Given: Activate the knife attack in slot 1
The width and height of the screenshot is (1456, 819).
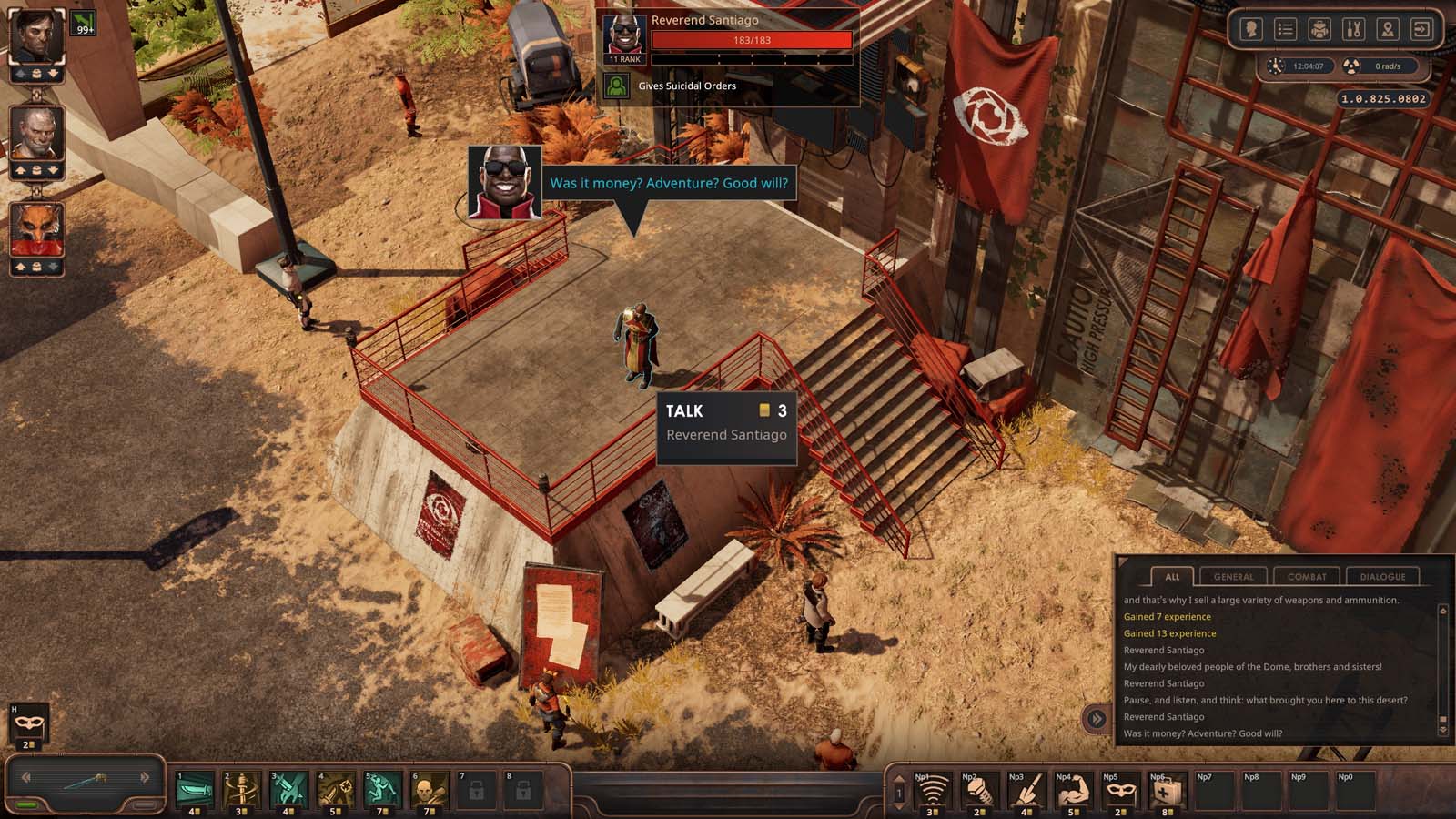Looking at the screenshot, I should [195, 789].
